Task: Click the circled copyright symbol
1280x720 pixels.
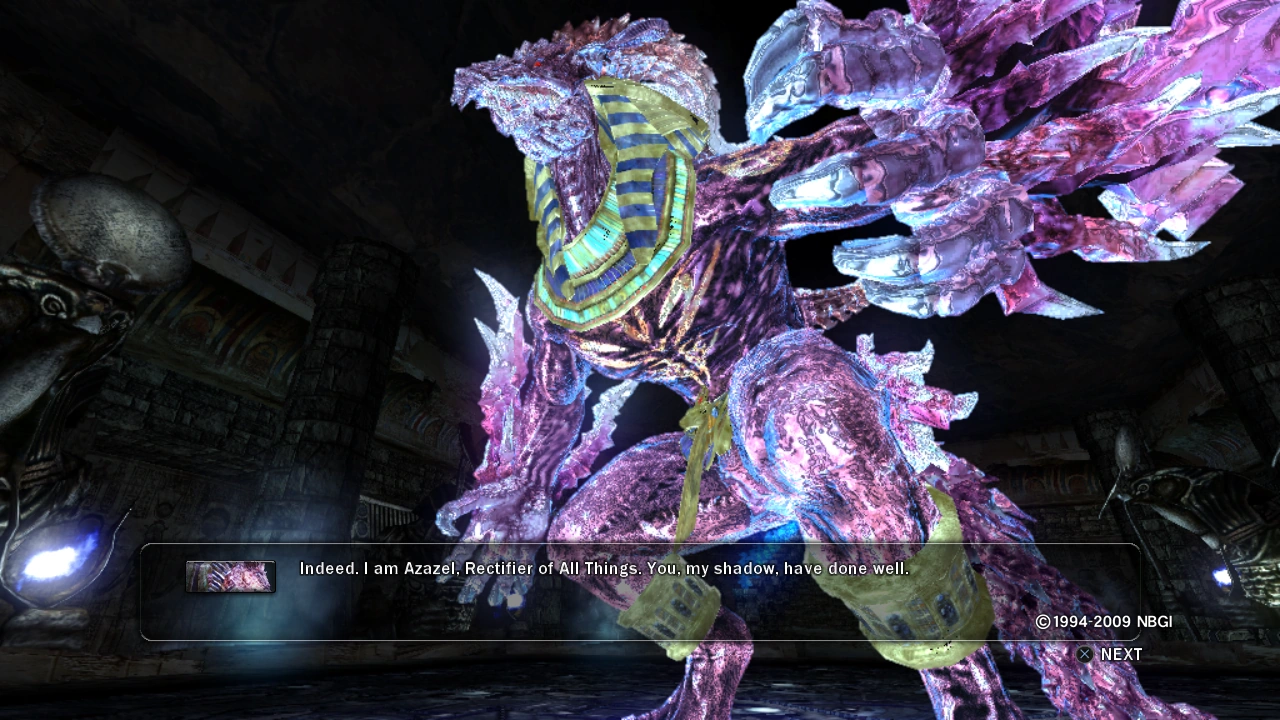Action: coord(1044,621)
